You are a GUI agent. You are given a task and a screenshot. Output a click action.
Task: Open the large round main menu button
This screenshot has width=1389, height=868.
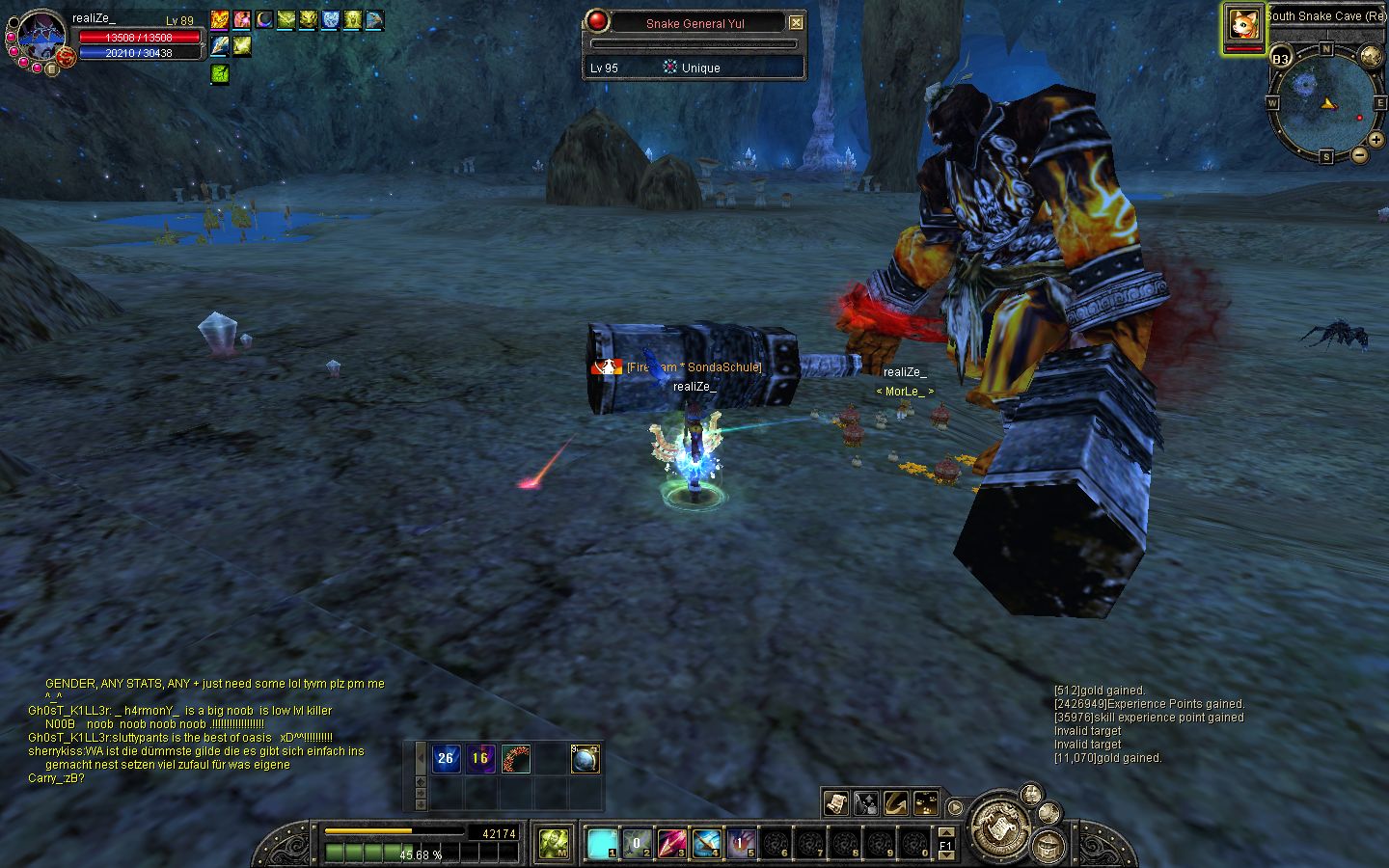coord(1000,827)
